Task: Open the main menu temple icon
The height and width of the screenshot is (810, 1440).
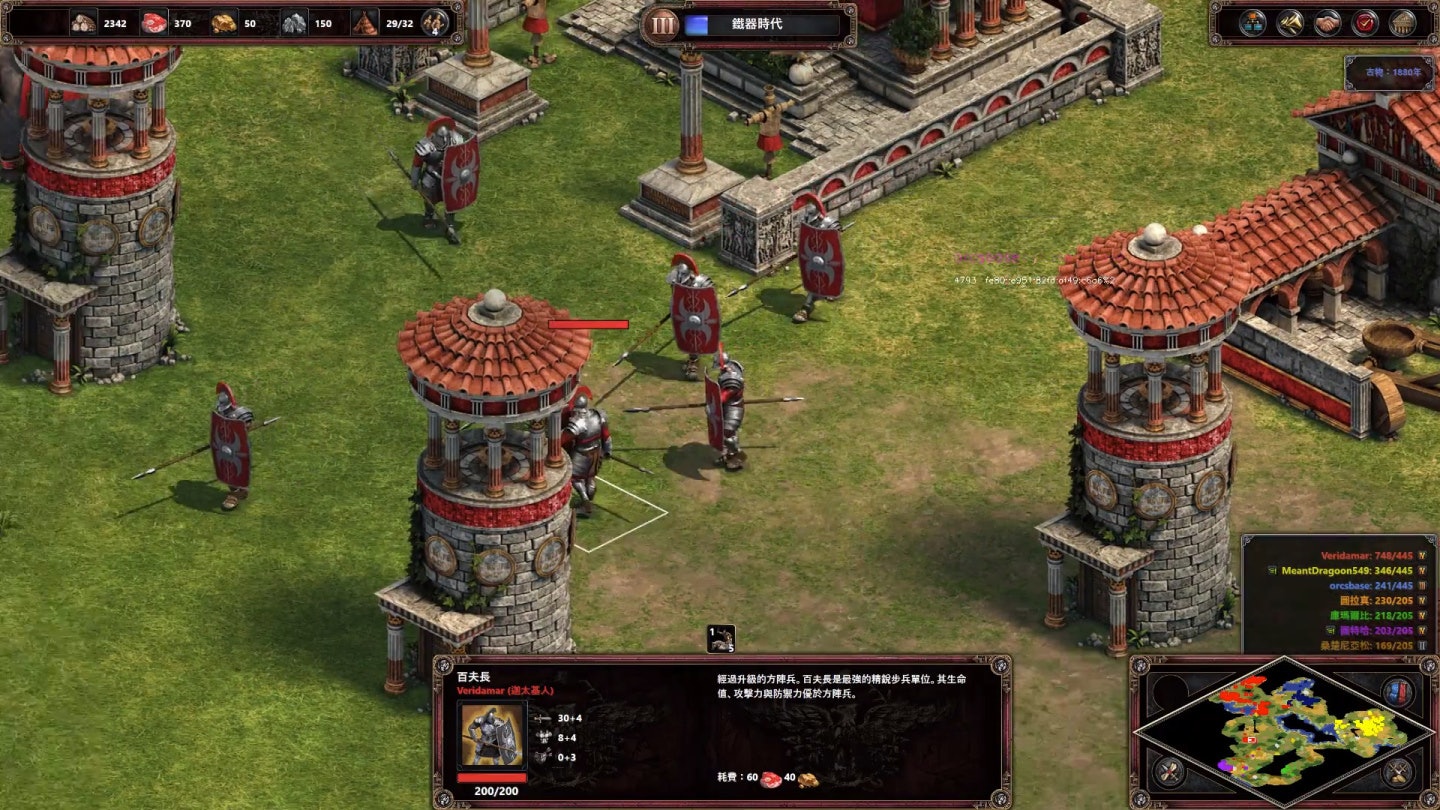Action: click(x=1402, y=22)
